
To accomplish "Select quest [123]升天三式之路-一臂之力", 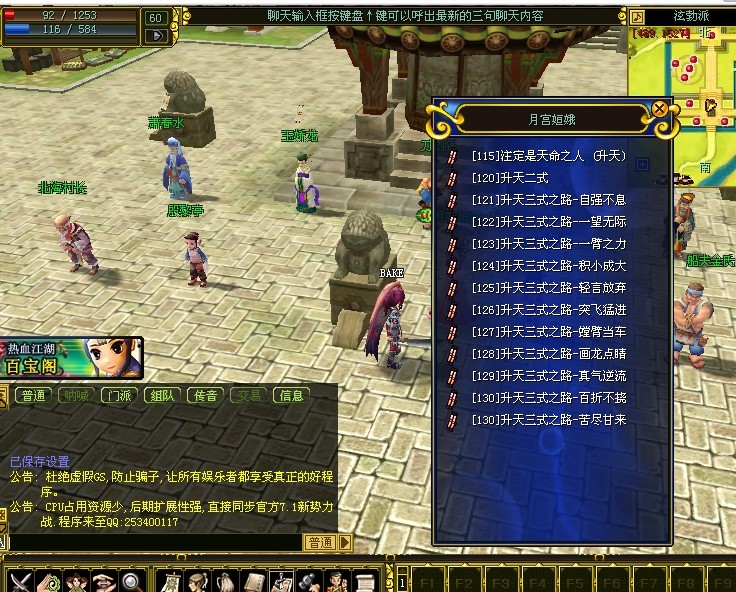I will pos(548,244).
